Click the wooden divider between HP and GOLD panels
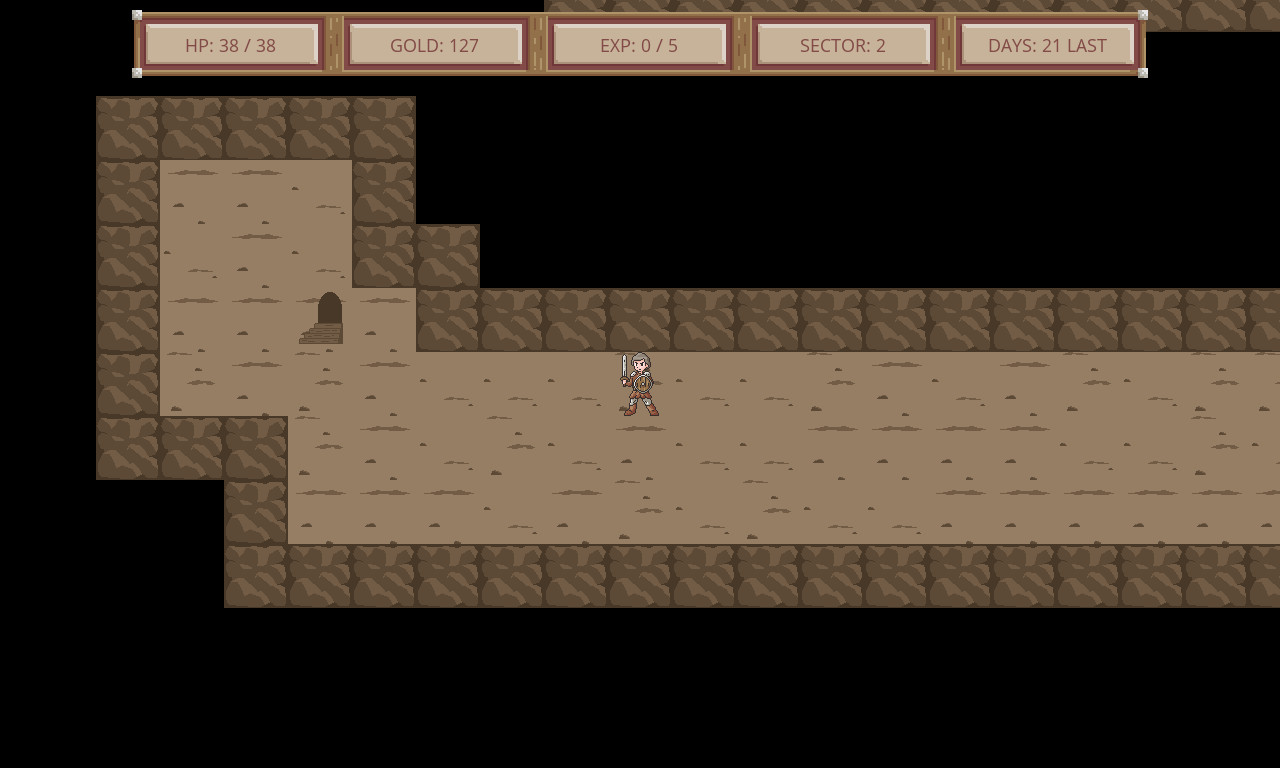 pos(333,44)
